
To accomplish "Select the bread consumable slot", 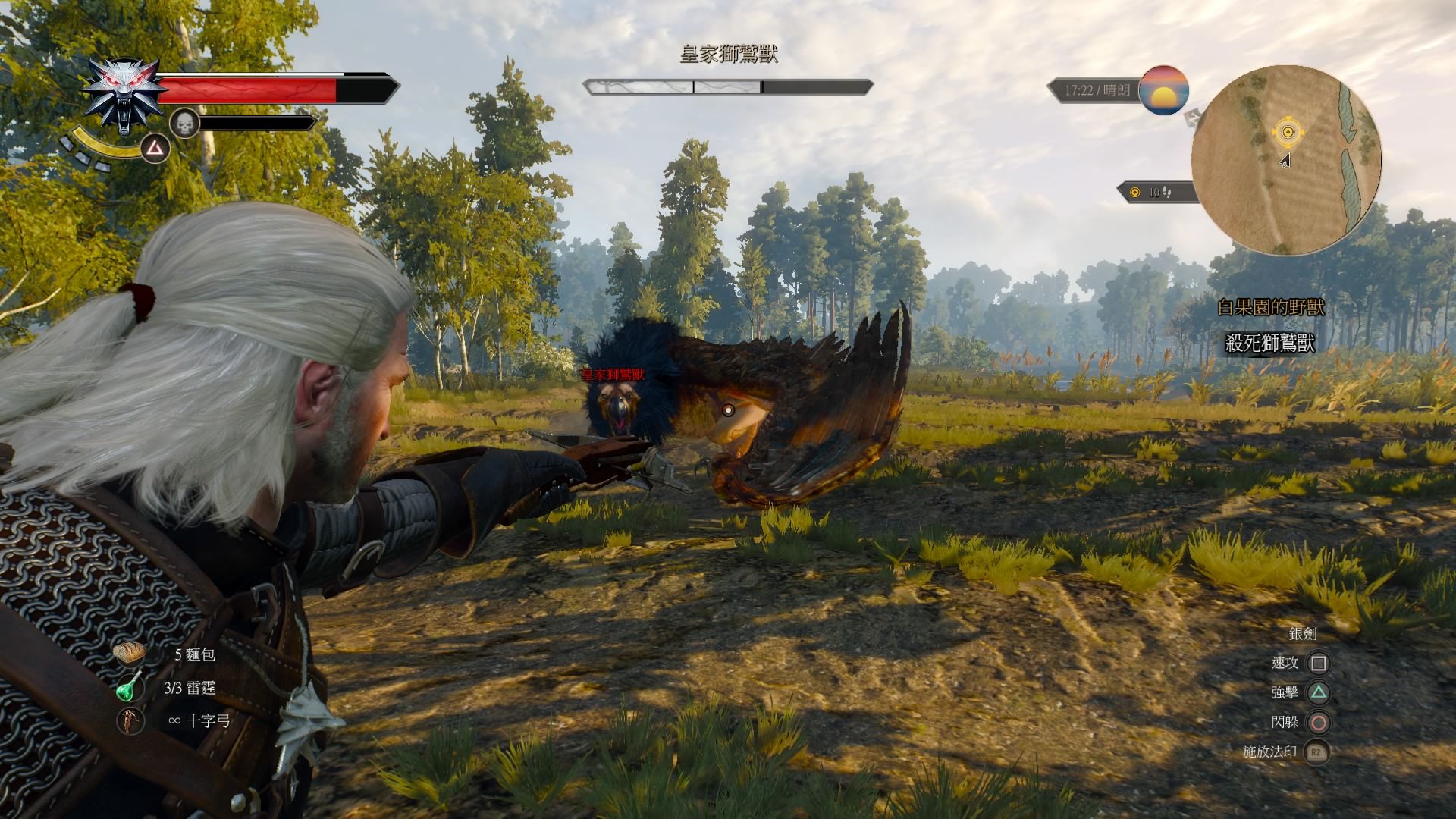I will pos(130,654).
